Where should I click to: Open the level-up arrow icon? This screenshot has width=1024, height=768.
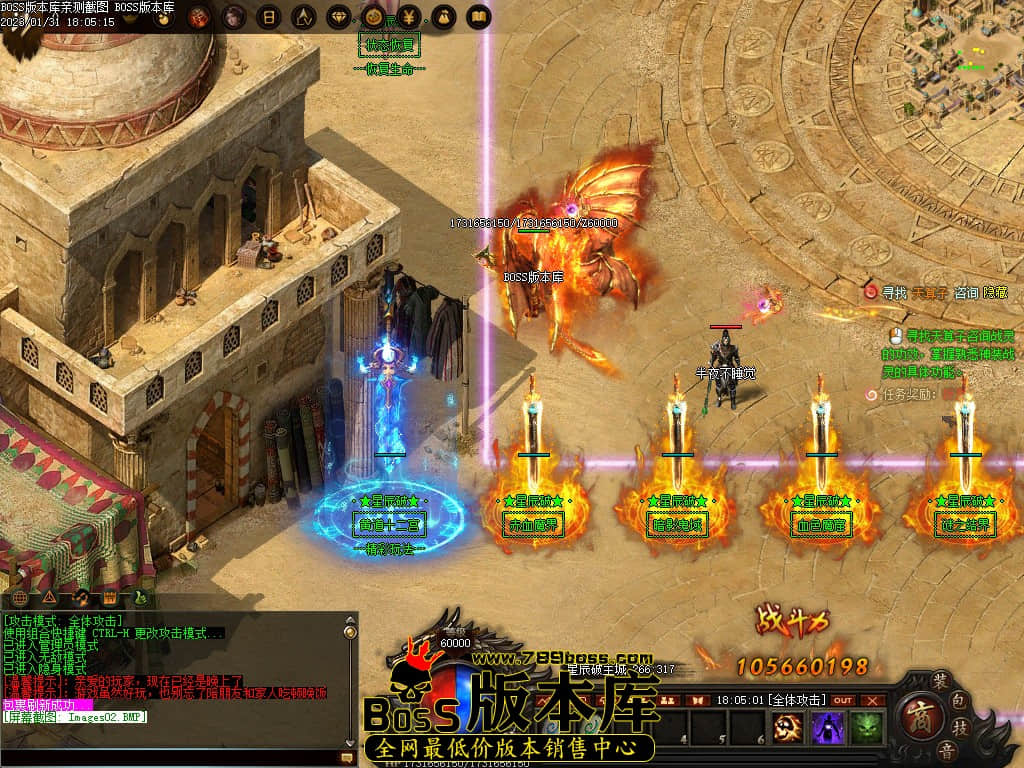click(x=305, y=17)
